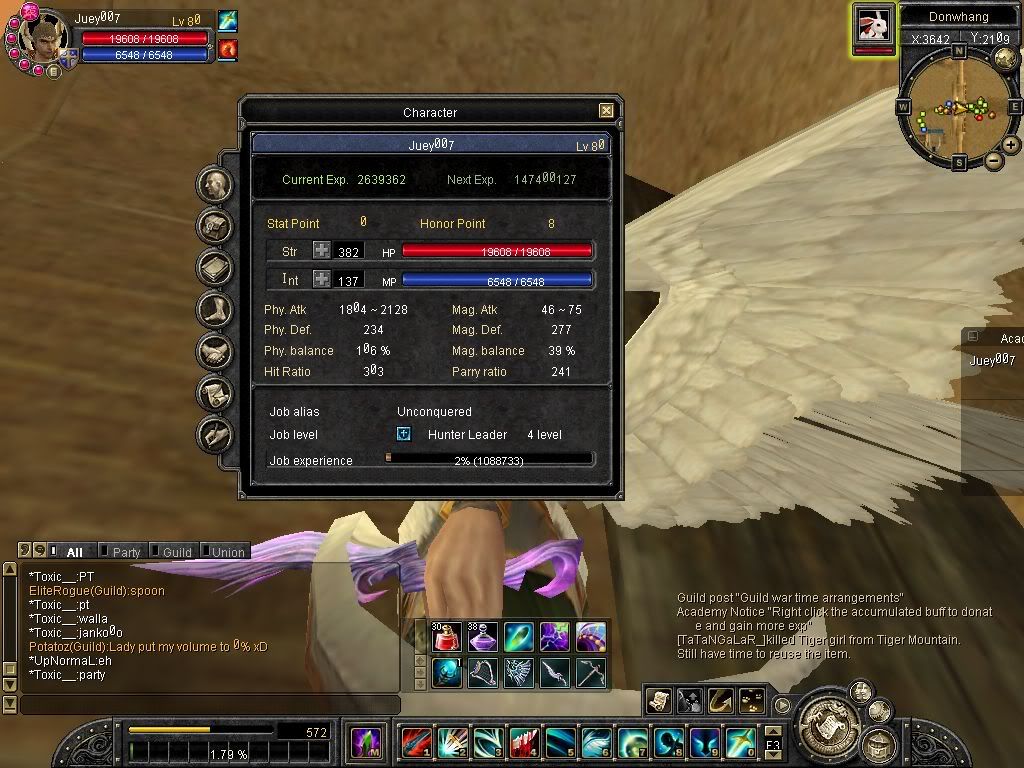1024x768 pixels.
Task: Open the treasure chest side tab
Action: coord(215,227)
